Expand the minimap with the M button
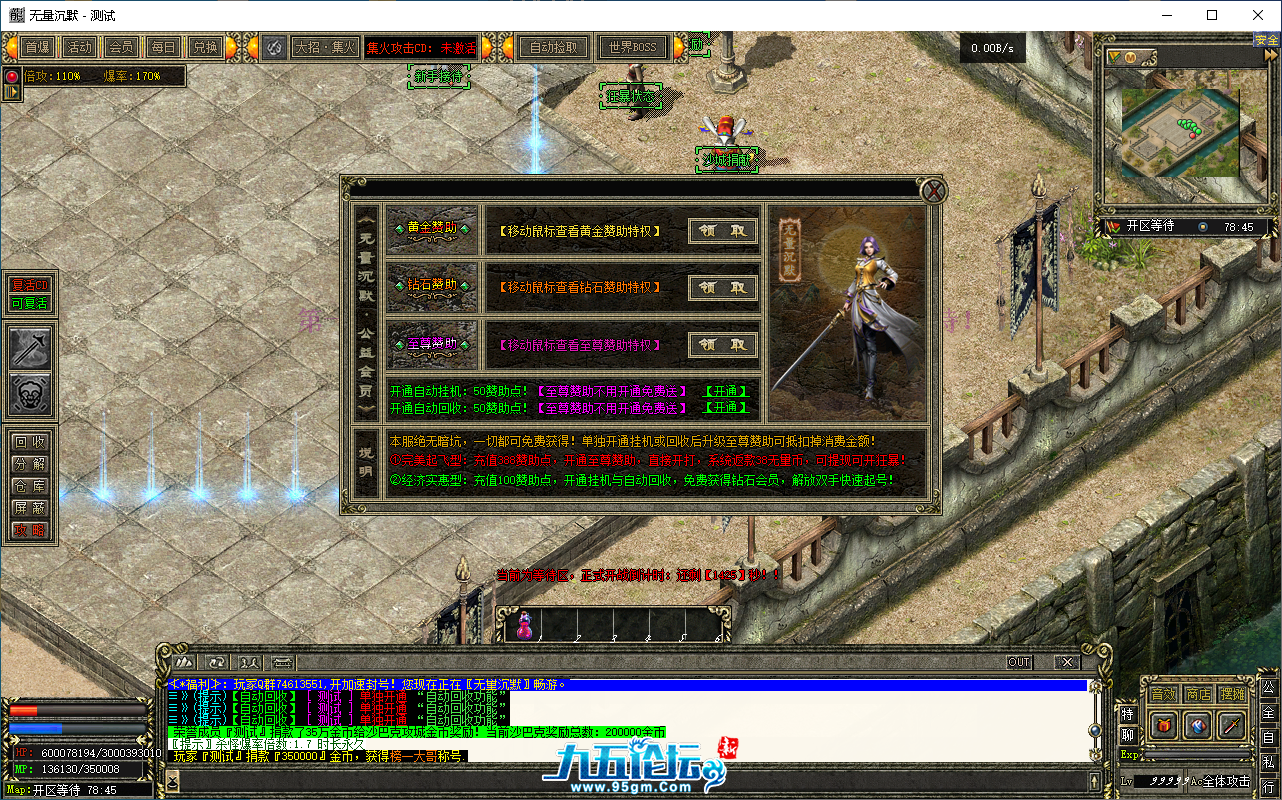 (x=1130, y=57)
